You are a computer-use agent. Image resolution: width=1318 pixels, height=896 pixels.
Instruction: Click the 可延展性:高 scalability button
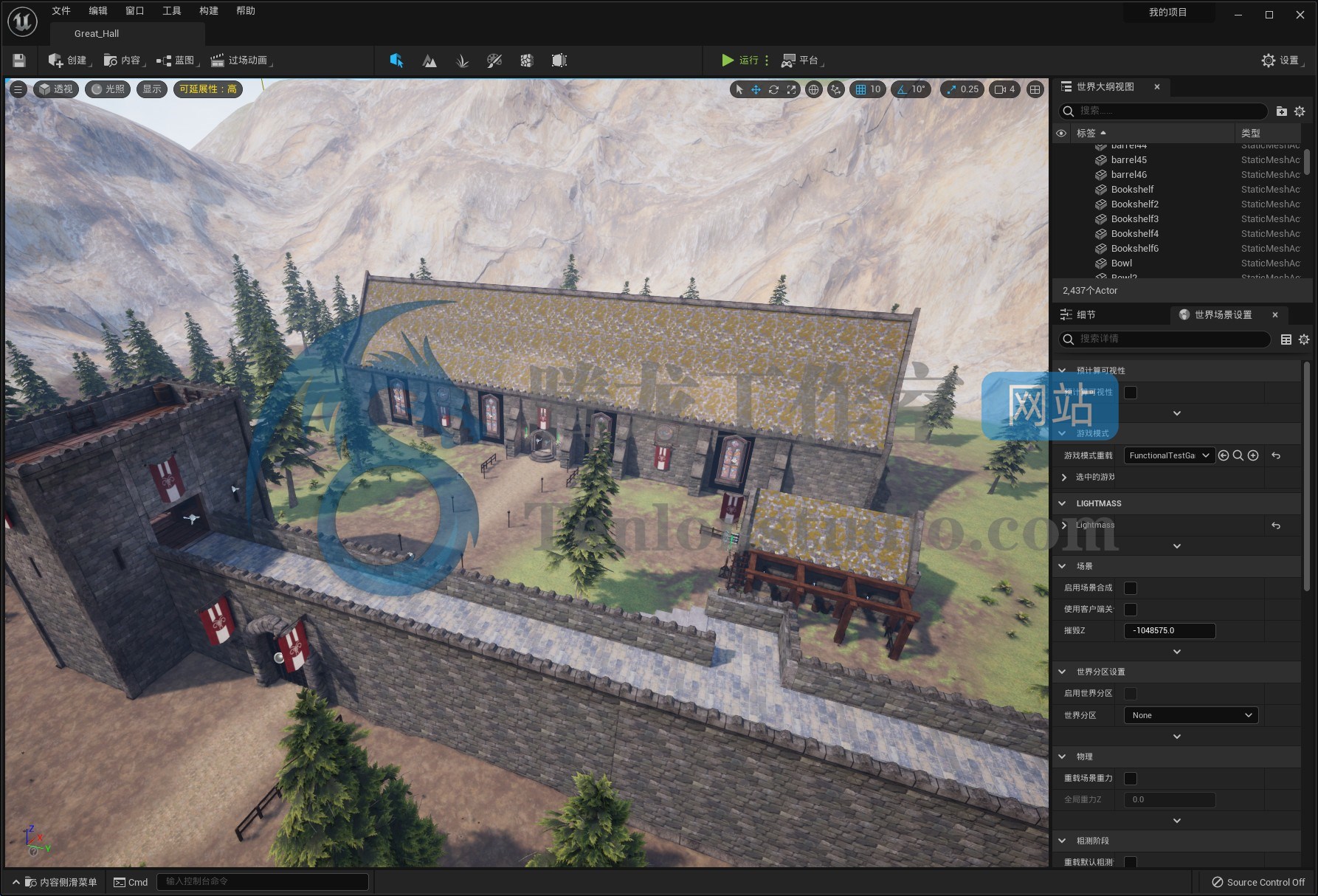pyautogui.click(x=207, y=89)
